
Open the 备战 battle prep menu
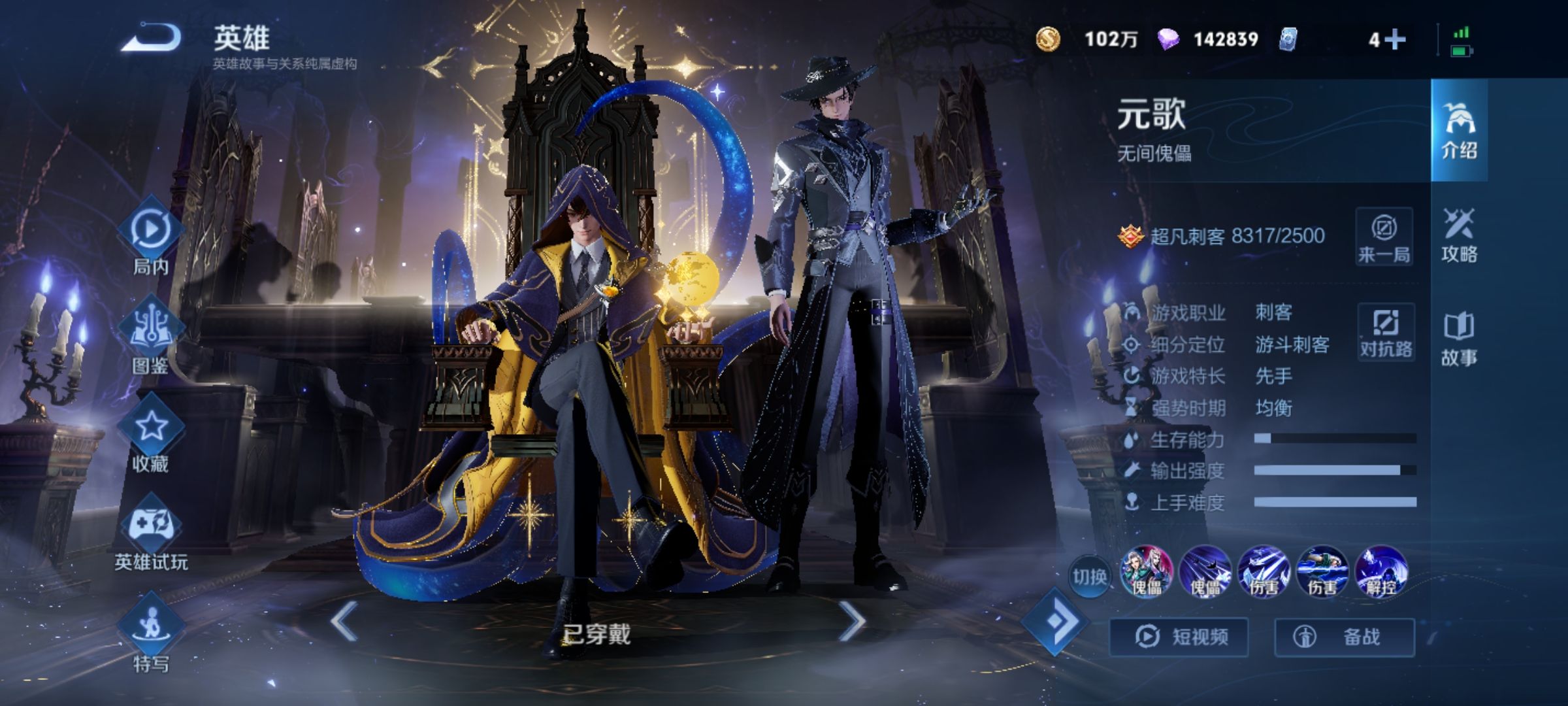(1345, 637)
